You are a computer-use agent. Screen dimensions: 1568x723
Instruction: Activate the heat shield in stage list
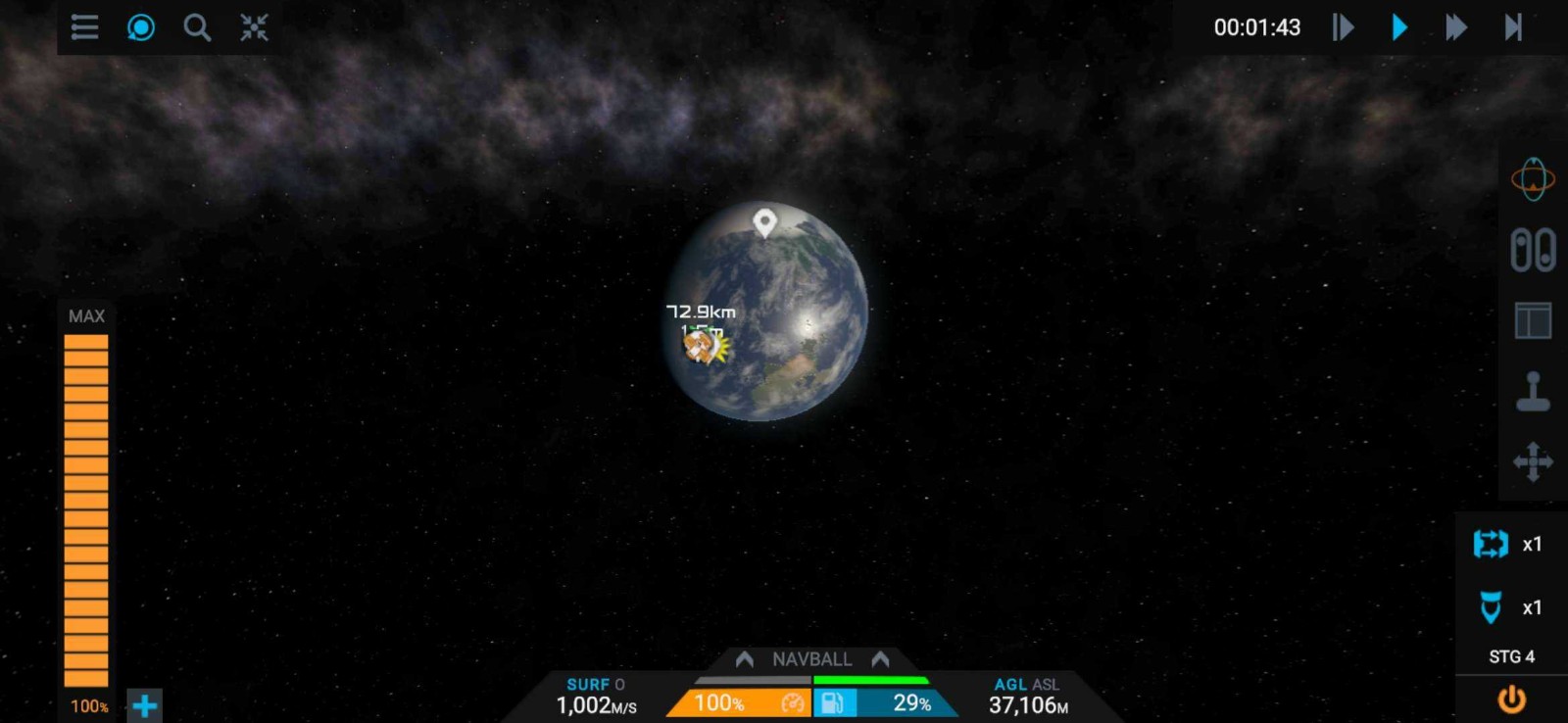pos(1489,607)
